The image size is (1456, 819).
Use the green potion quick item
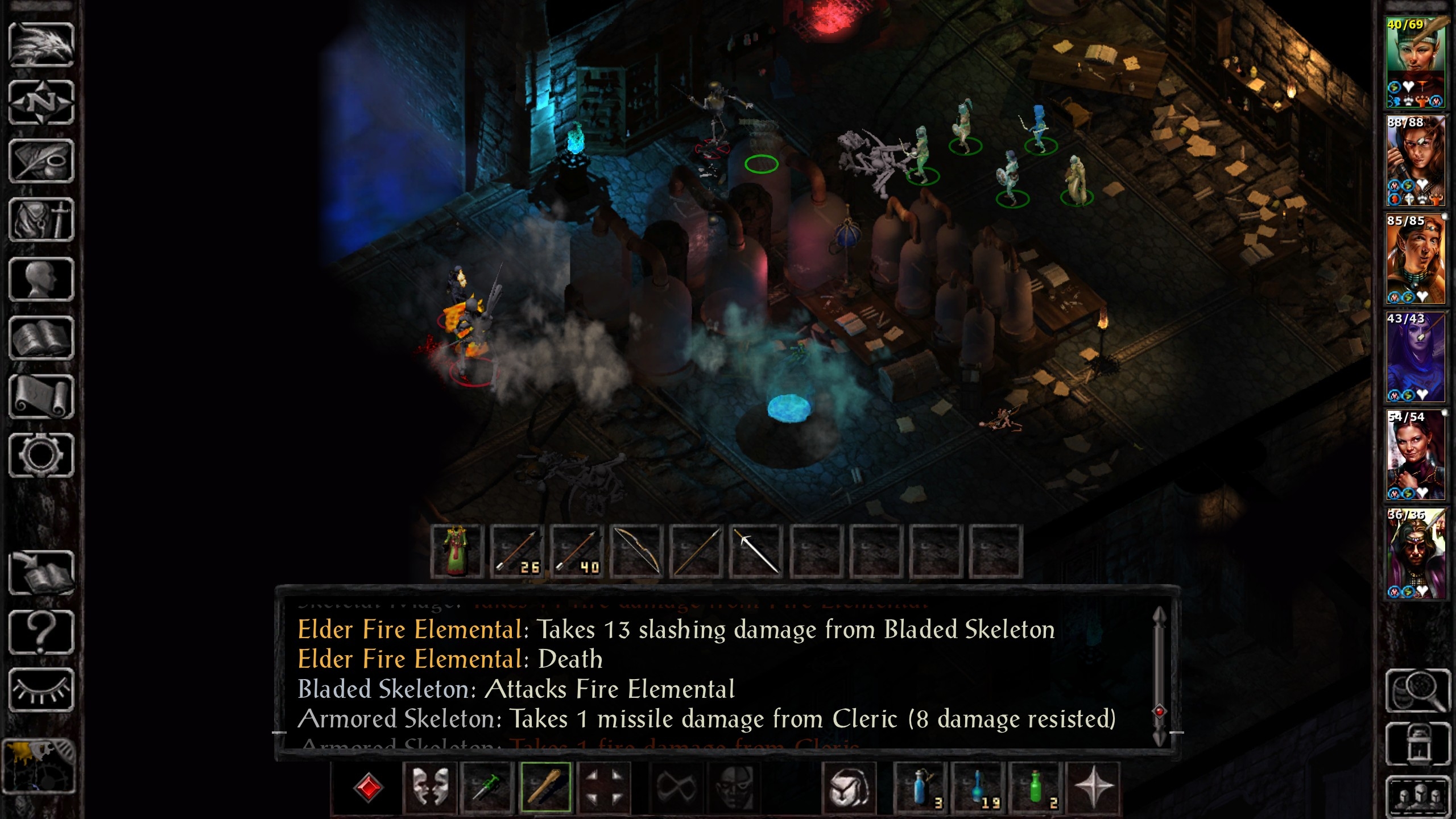pos(1036,788)
